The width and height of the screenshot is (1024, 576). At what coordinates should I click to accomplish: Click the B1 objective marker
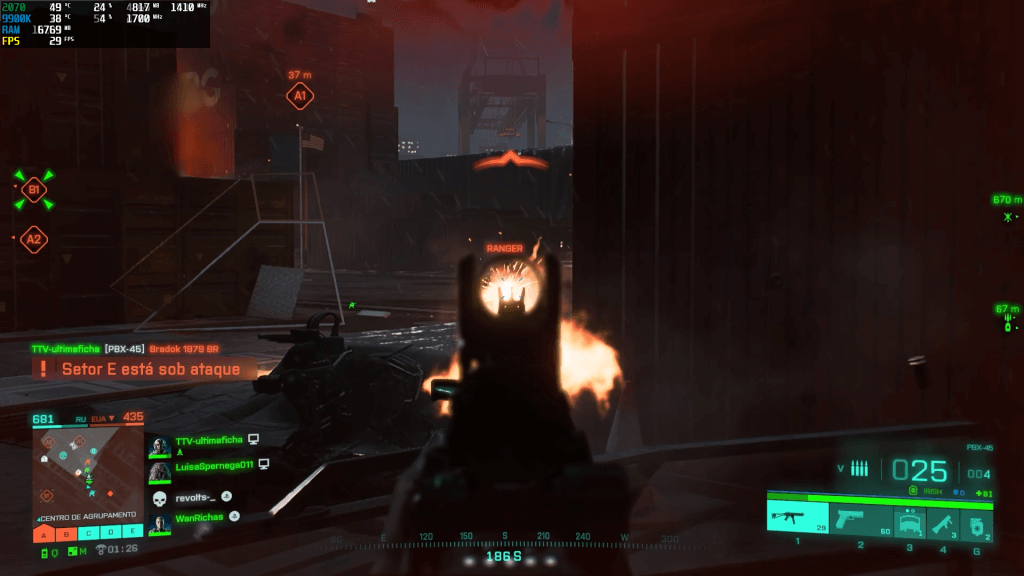[x=34, y=190]
